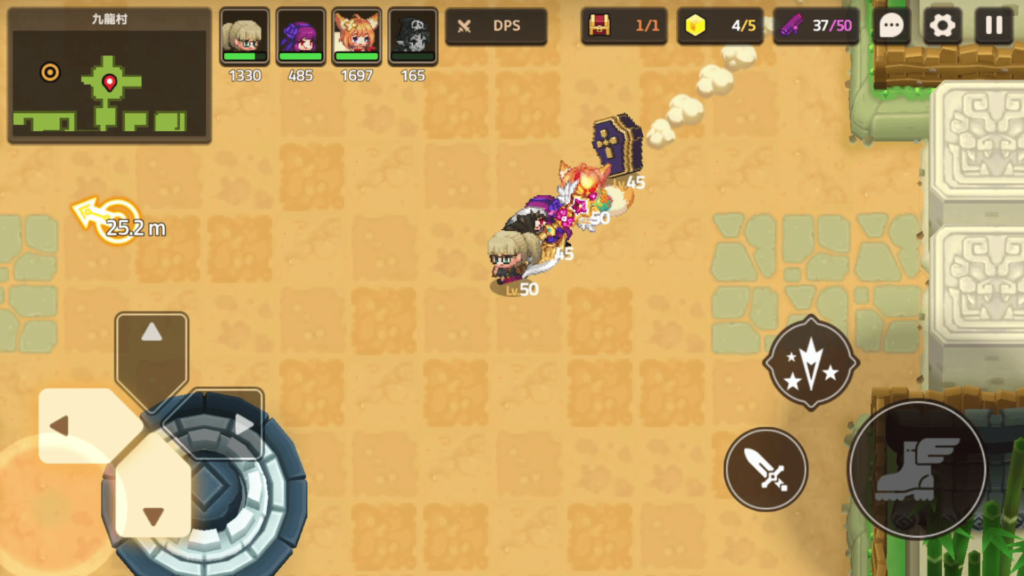Open the chat speech bubble
Screen dimensions: 1024x576
coord(890,26)
